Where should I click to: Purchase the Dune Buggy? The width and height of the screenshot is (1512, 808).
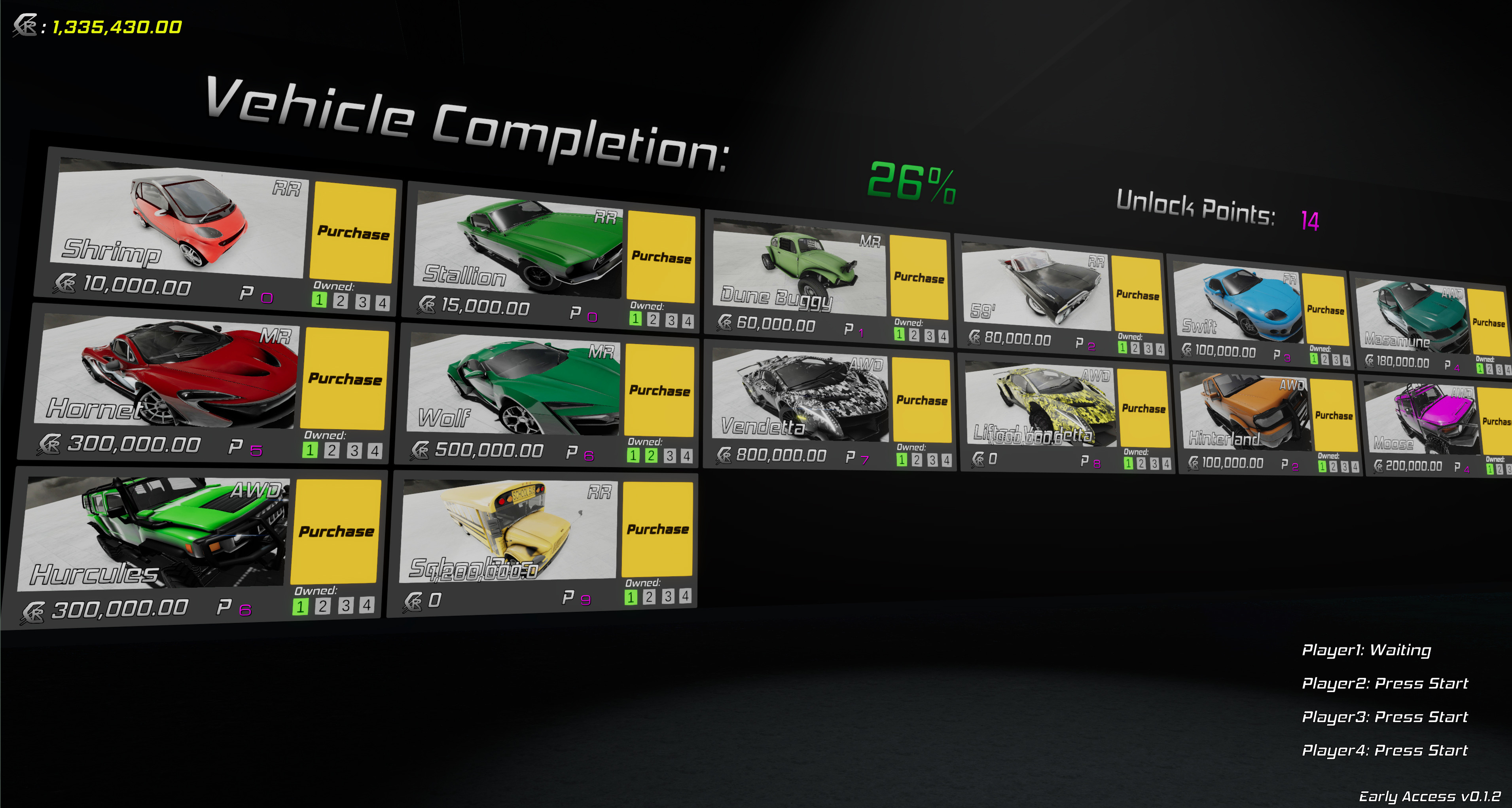[x=918, y=278]
